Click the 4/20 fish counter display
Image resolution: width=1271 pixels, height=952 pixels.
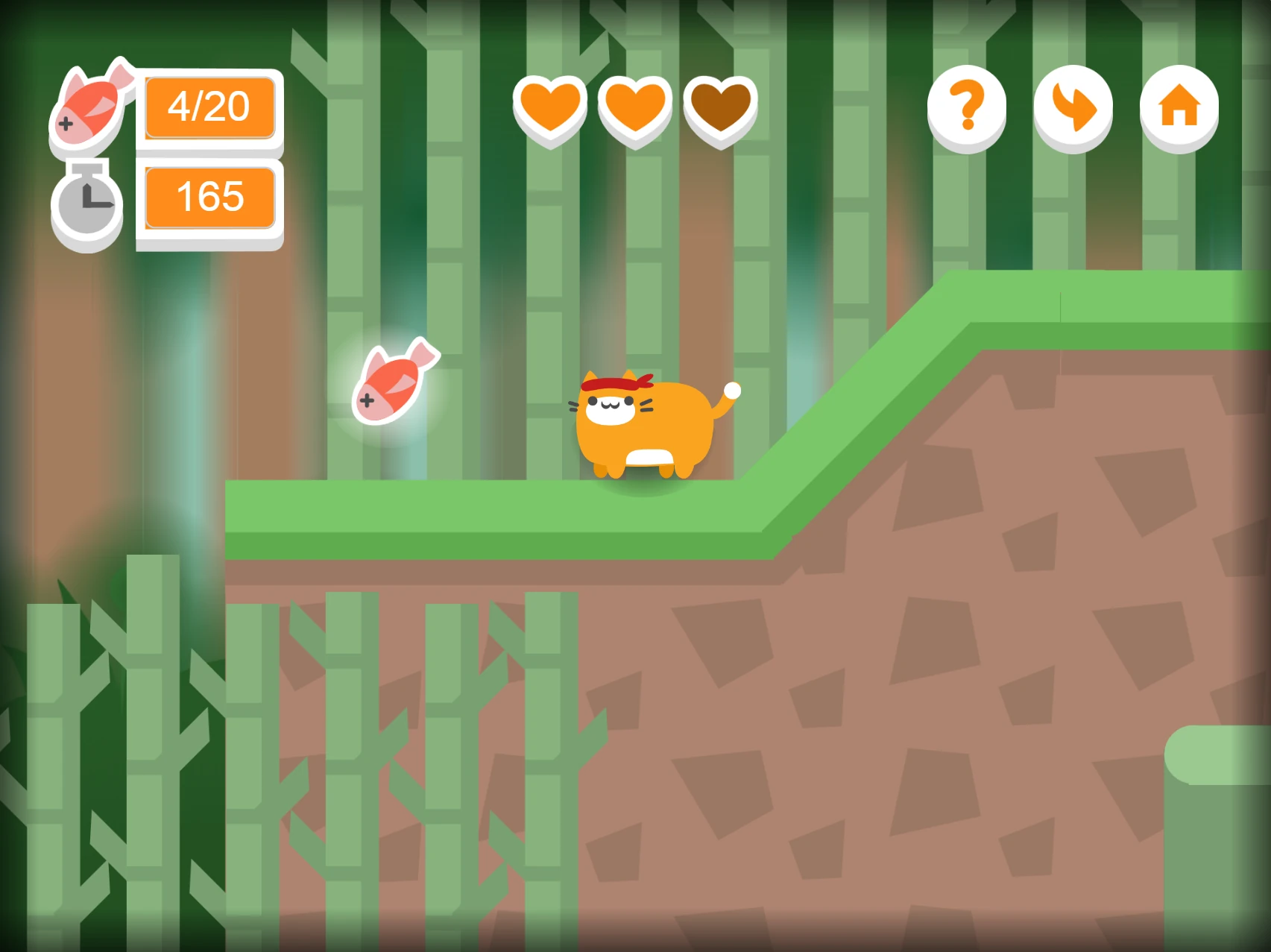209,108
